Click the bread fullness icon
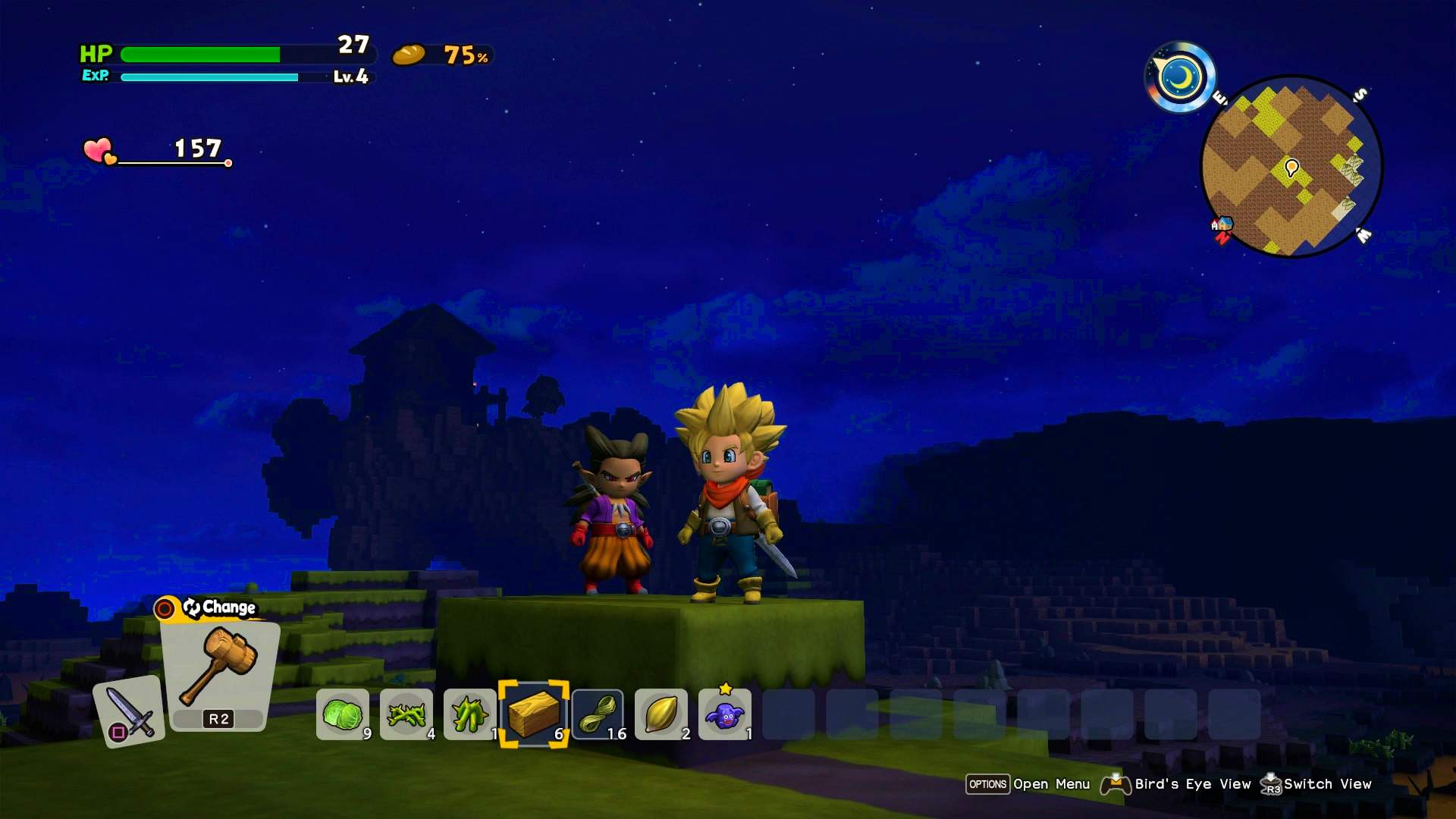The height and width of the screenshot is (819, 1456). click(409, 55)
